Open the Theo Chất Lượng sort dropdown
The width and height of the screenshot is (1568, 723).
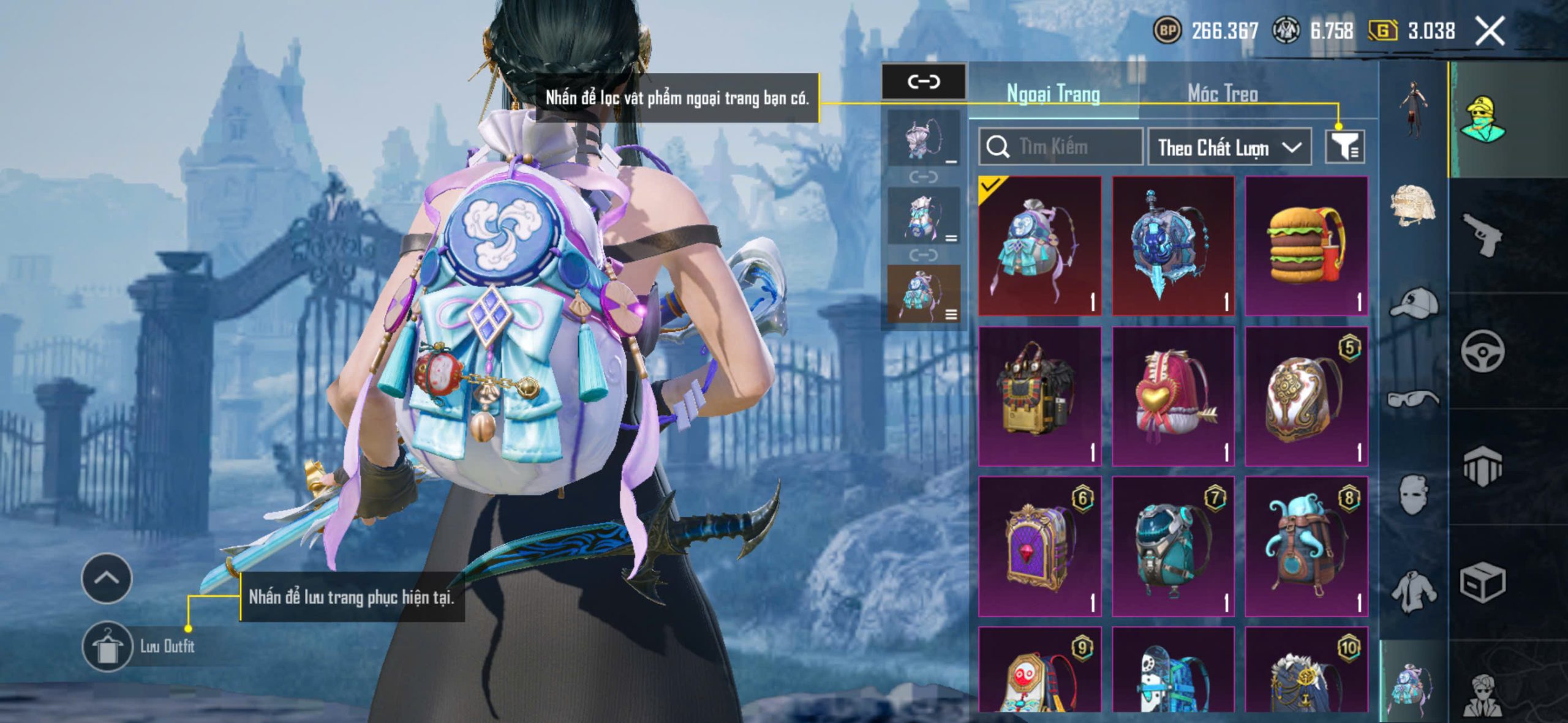pos(1229,148)
